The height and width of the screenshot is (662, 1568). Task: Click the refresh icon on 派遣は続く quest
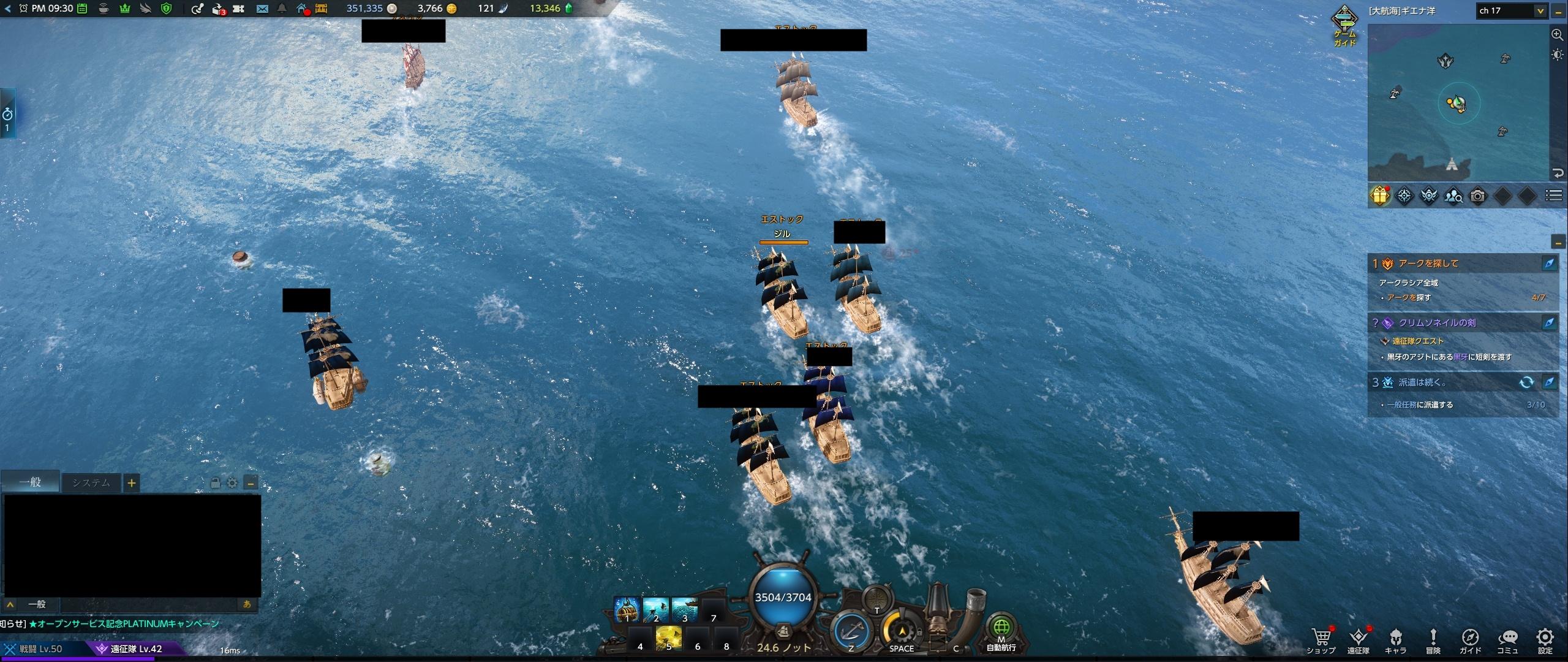coord(1526,382)
